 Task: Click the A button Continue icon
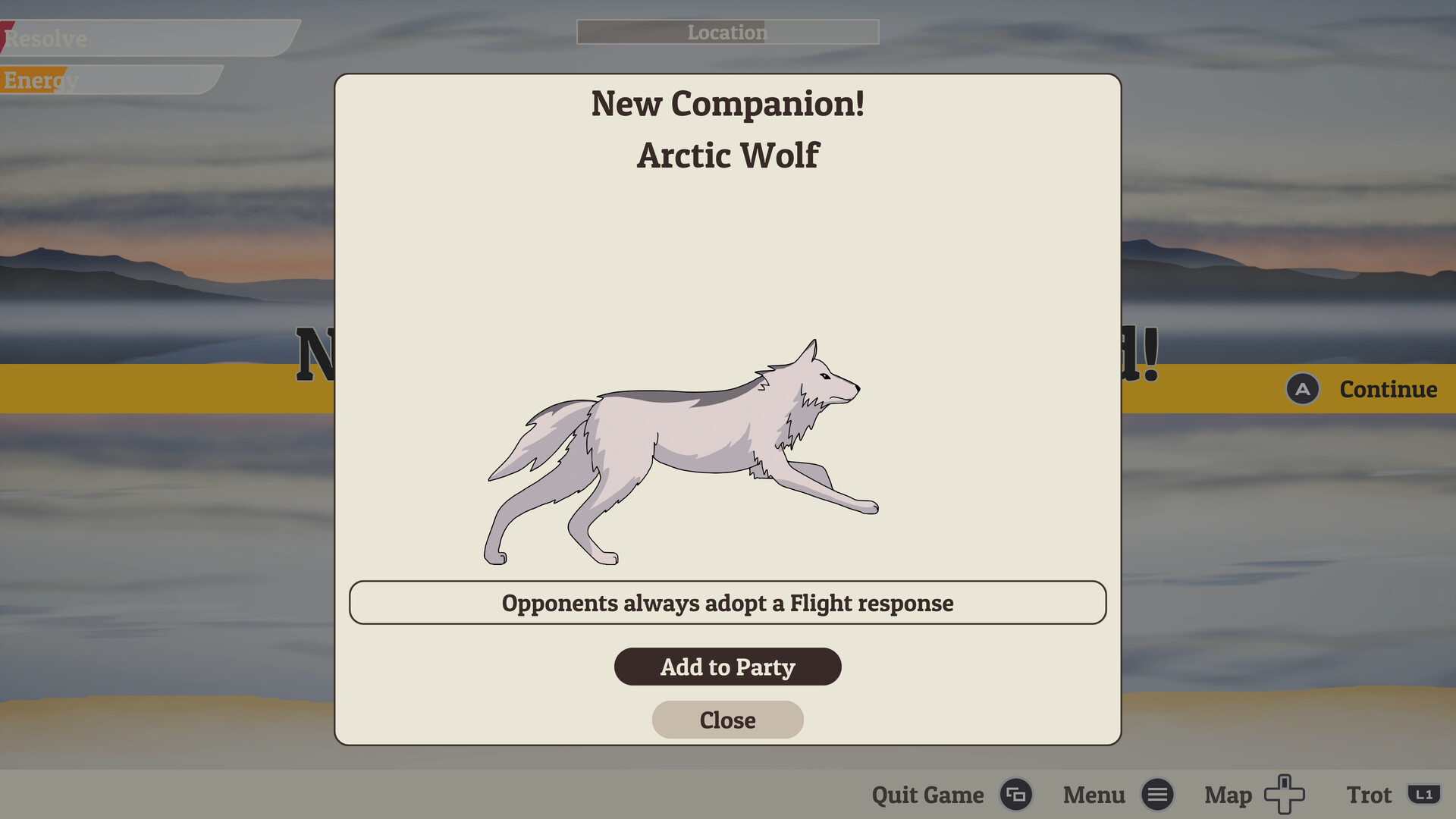point(1303,390)
